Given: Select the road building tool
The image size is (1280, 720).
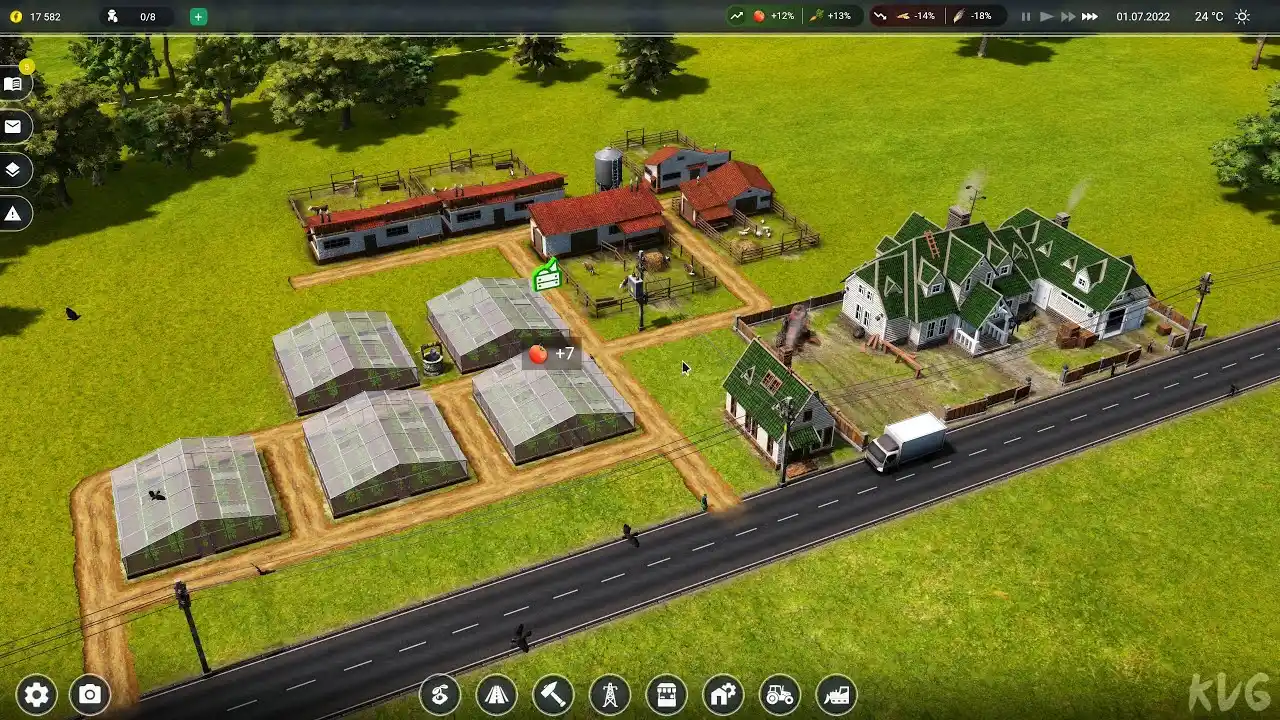Looking at the screenshot, I should tap(497, 694).
